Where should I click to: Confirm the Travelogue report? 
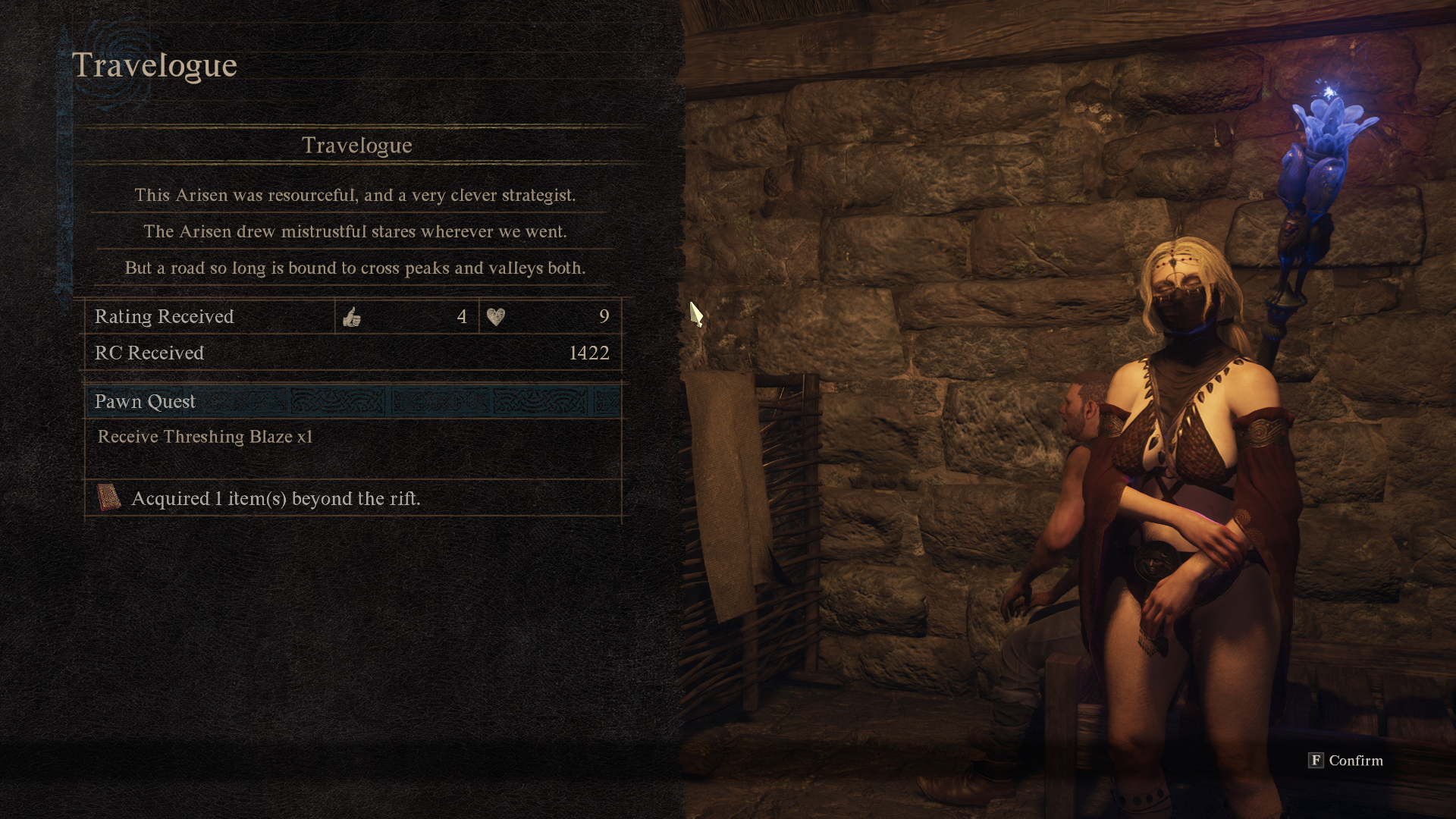click(1345, 761)
